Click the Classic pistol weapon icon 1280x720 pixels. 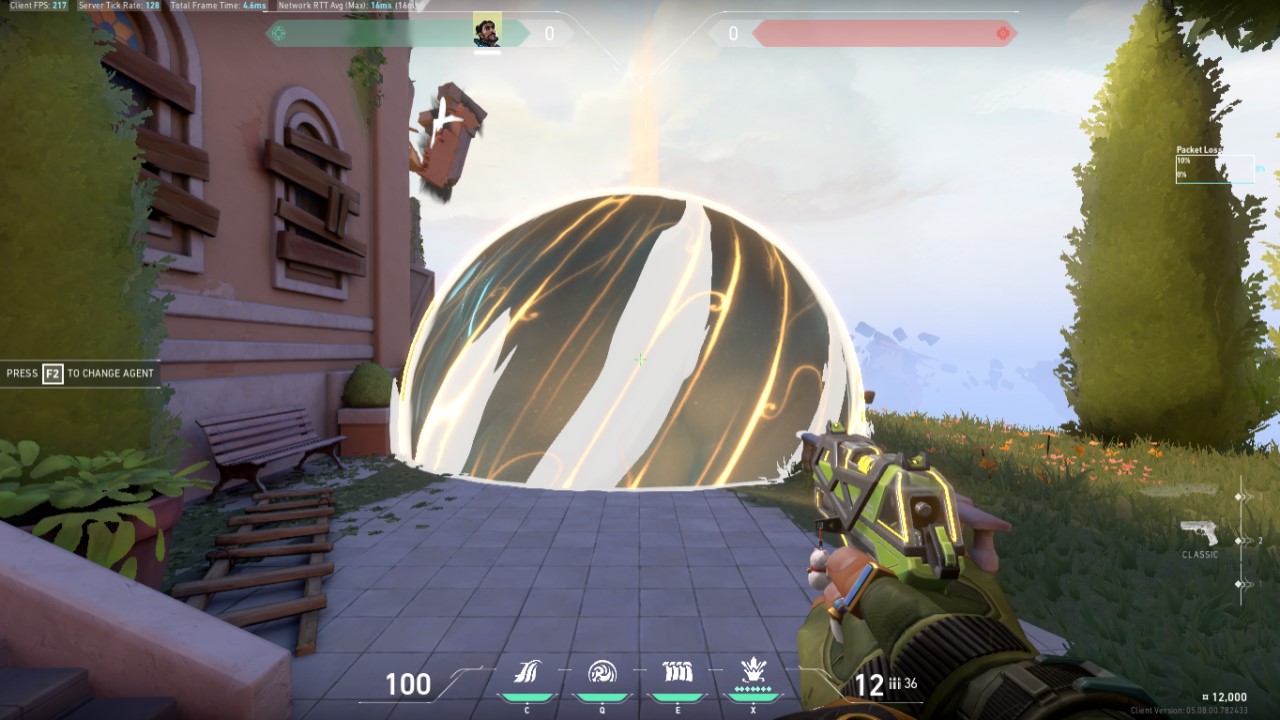[x=1199, y=530]
